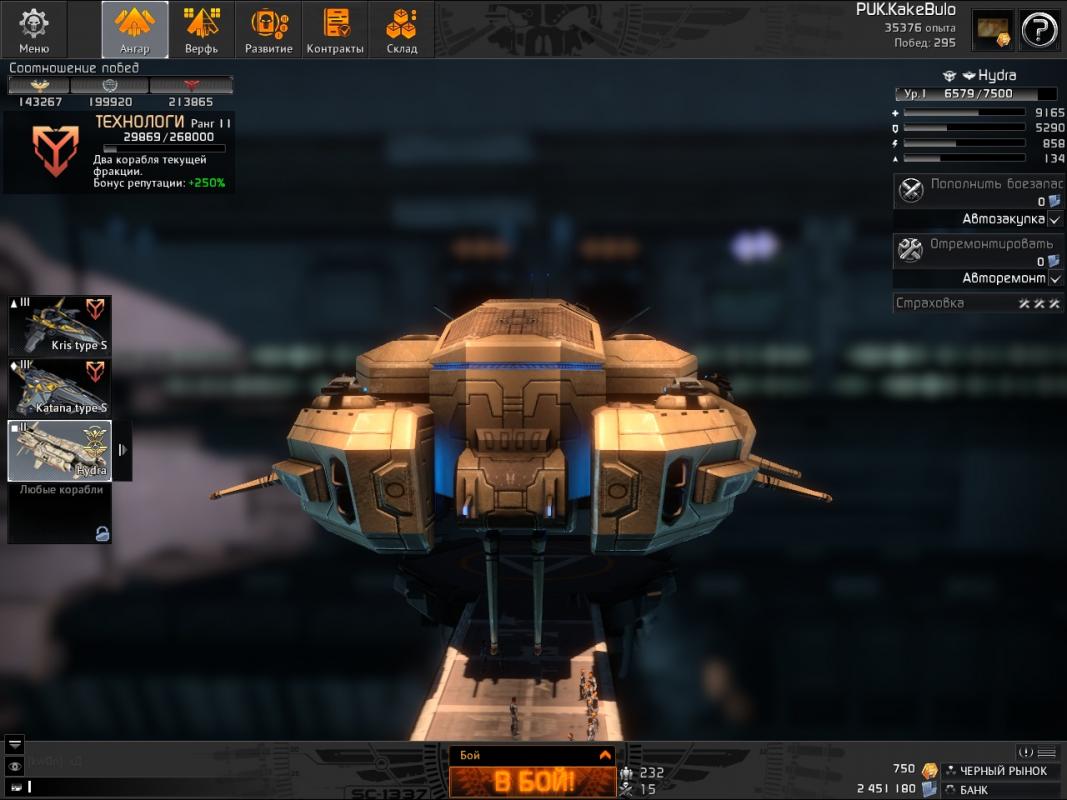Select the Kris type S ship slot
The height and width of the screenshot is (800, 1067).
tap(60, 325)
